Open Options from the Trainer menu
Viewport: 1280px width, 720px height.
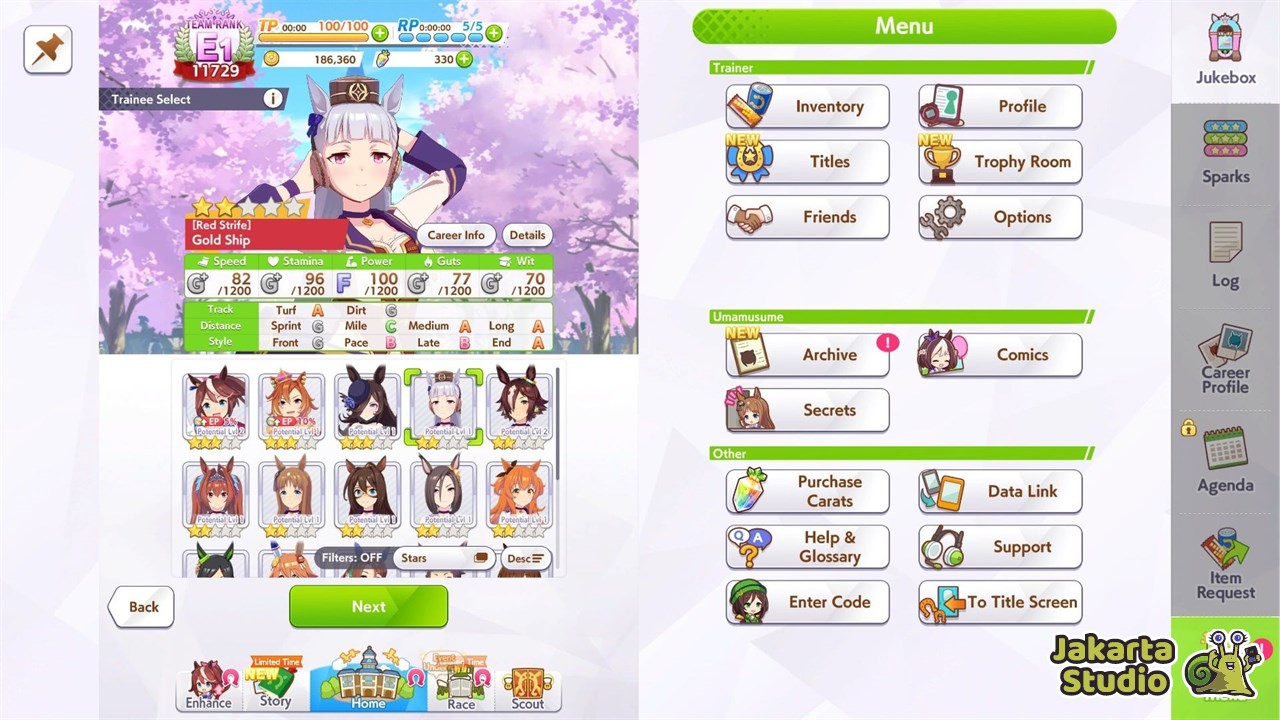coord(999,217)
